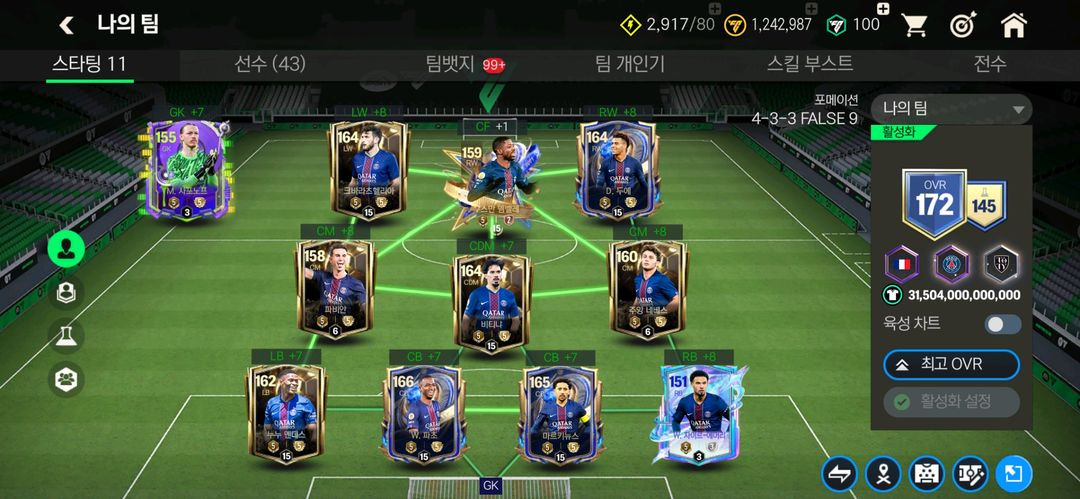Open the 스킬 부스트 tab
Viewport: 1080px width, 499px height.
pos(810,64)
